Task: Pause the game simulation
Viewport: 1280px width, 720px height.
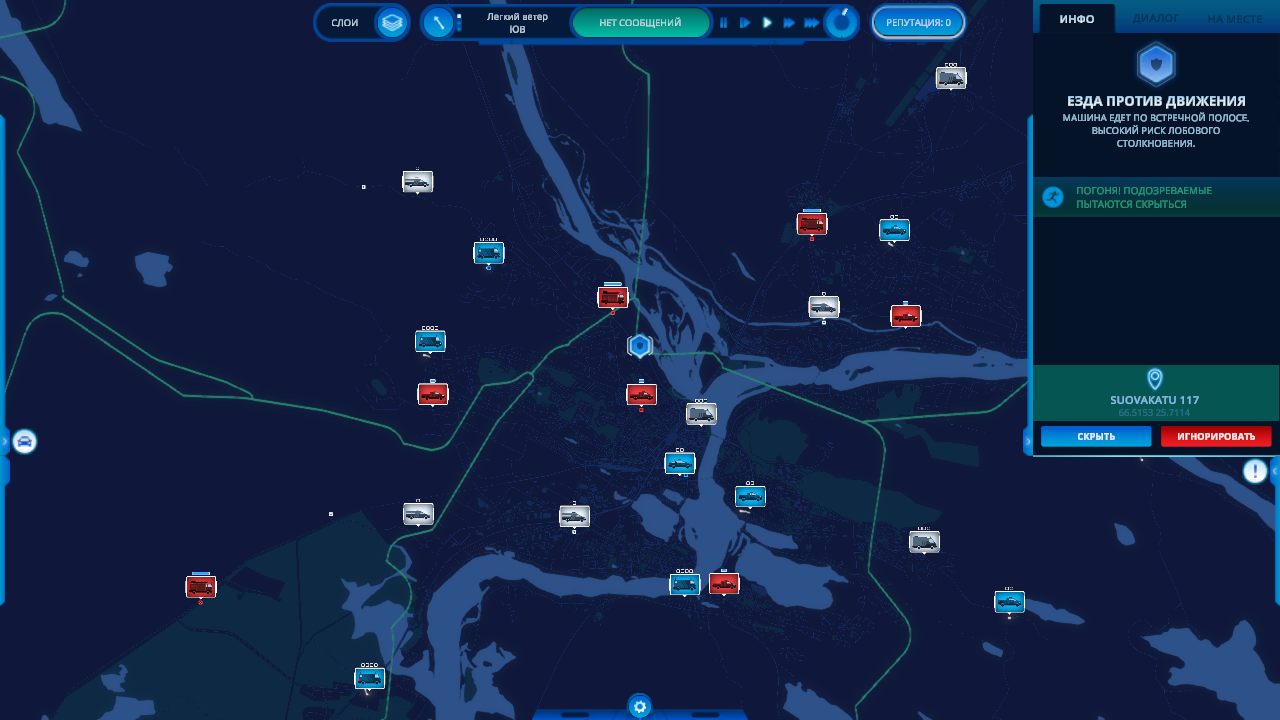Action: click(724, 22)
